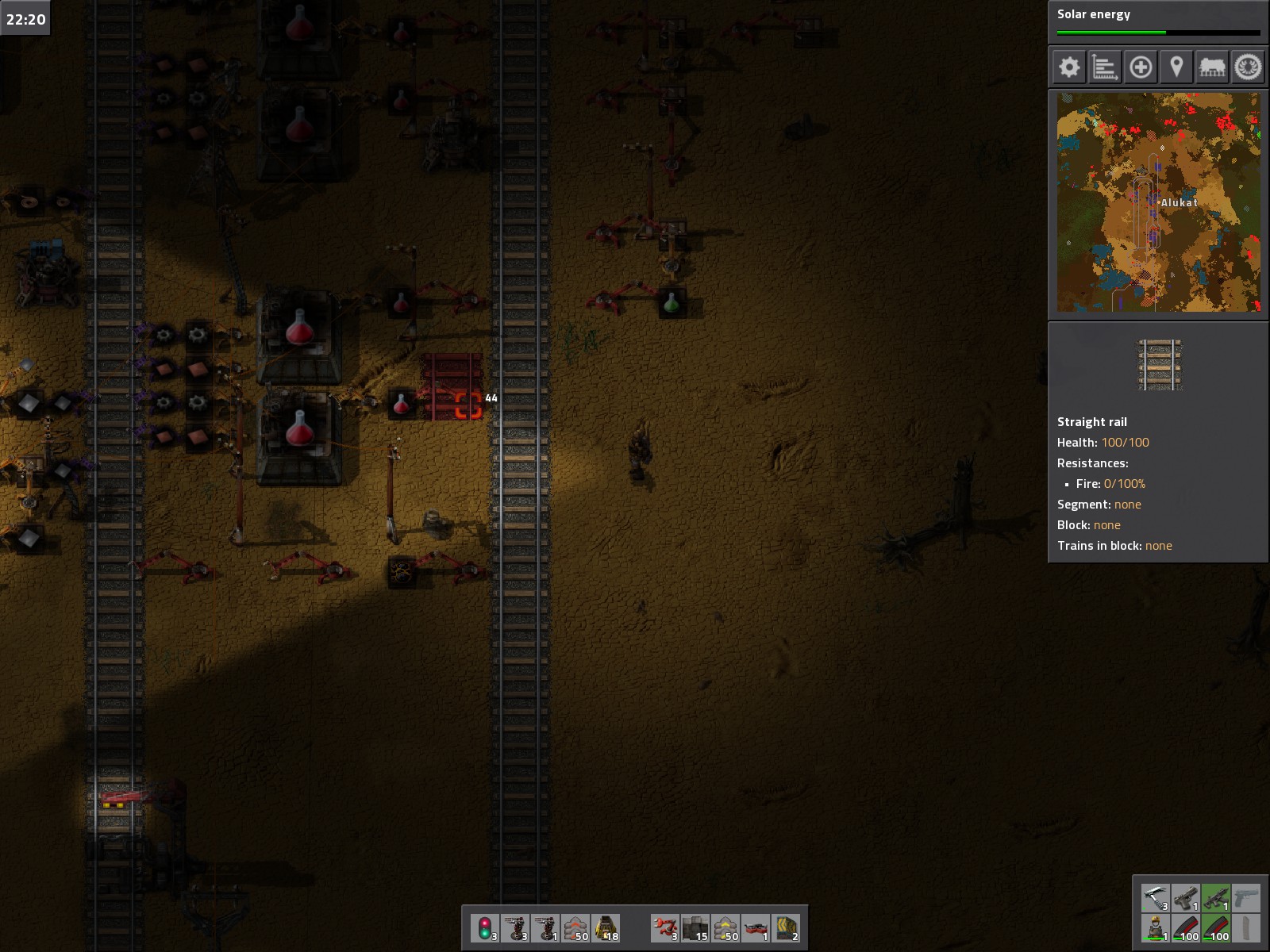Click the map pin marker button
The width and height of the screenshot is (1270, 952).
pos(1176,67)
